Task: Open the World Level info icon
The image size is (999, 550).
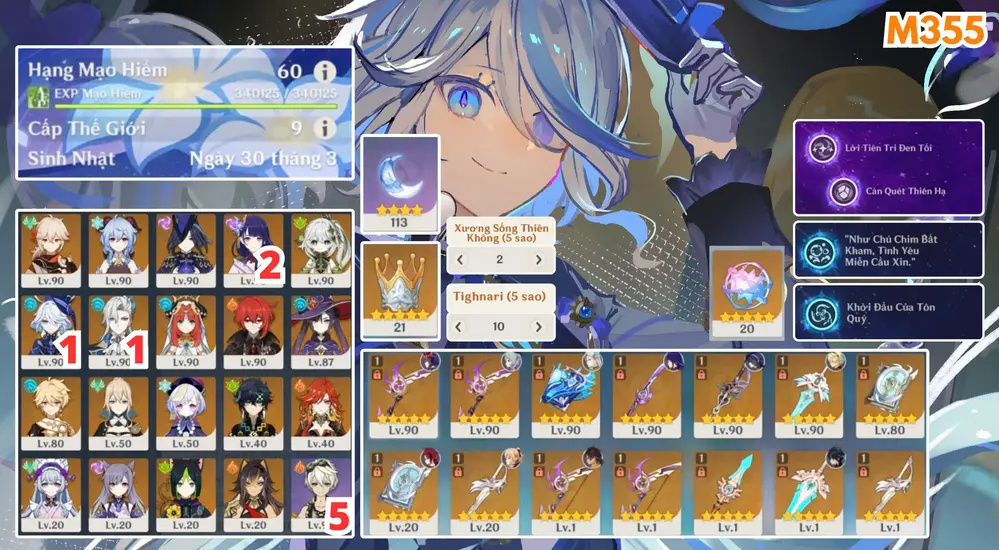Action: pos(322,128)
